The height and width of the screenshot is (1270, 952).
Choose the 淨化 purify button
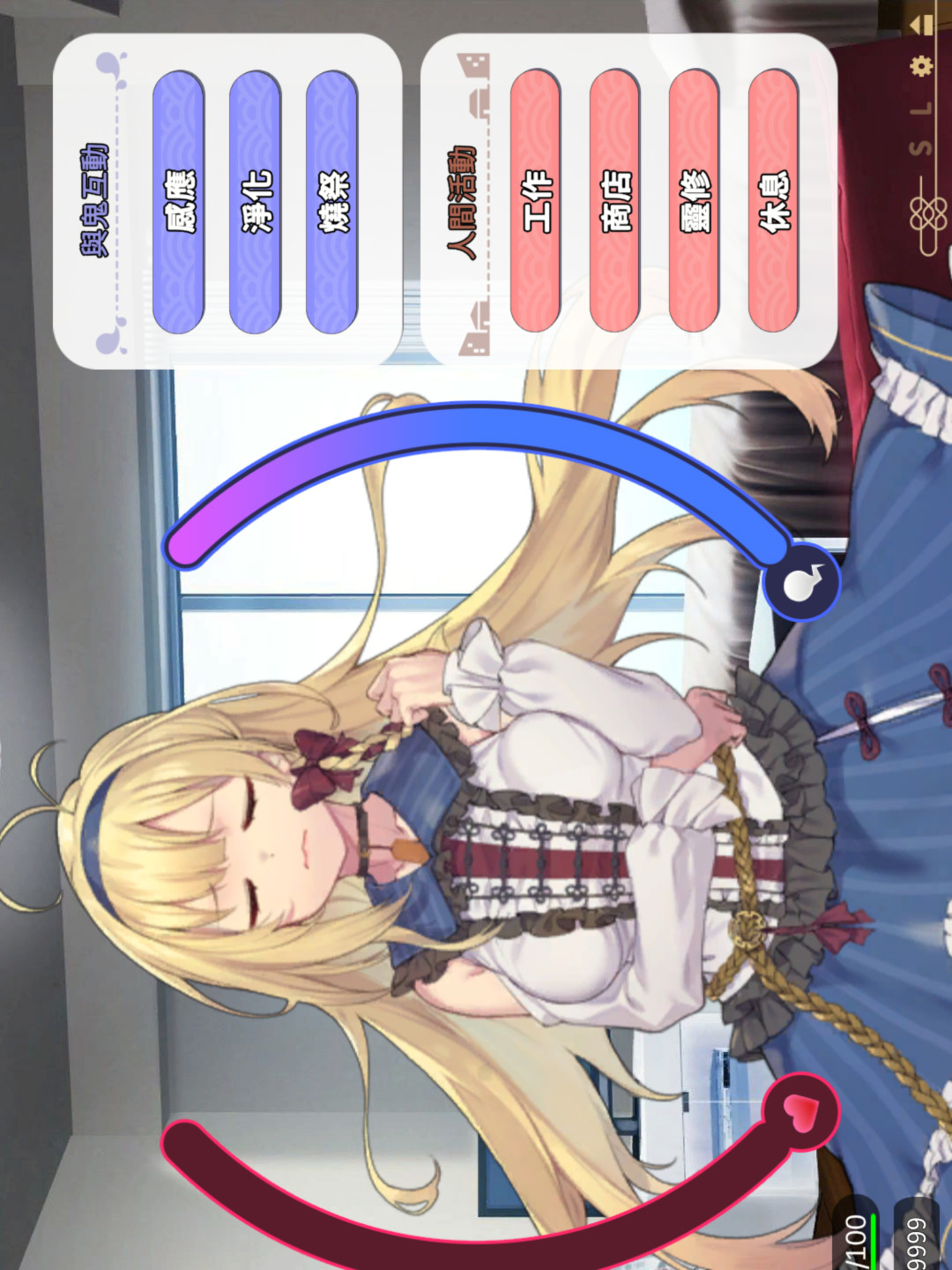256,202
